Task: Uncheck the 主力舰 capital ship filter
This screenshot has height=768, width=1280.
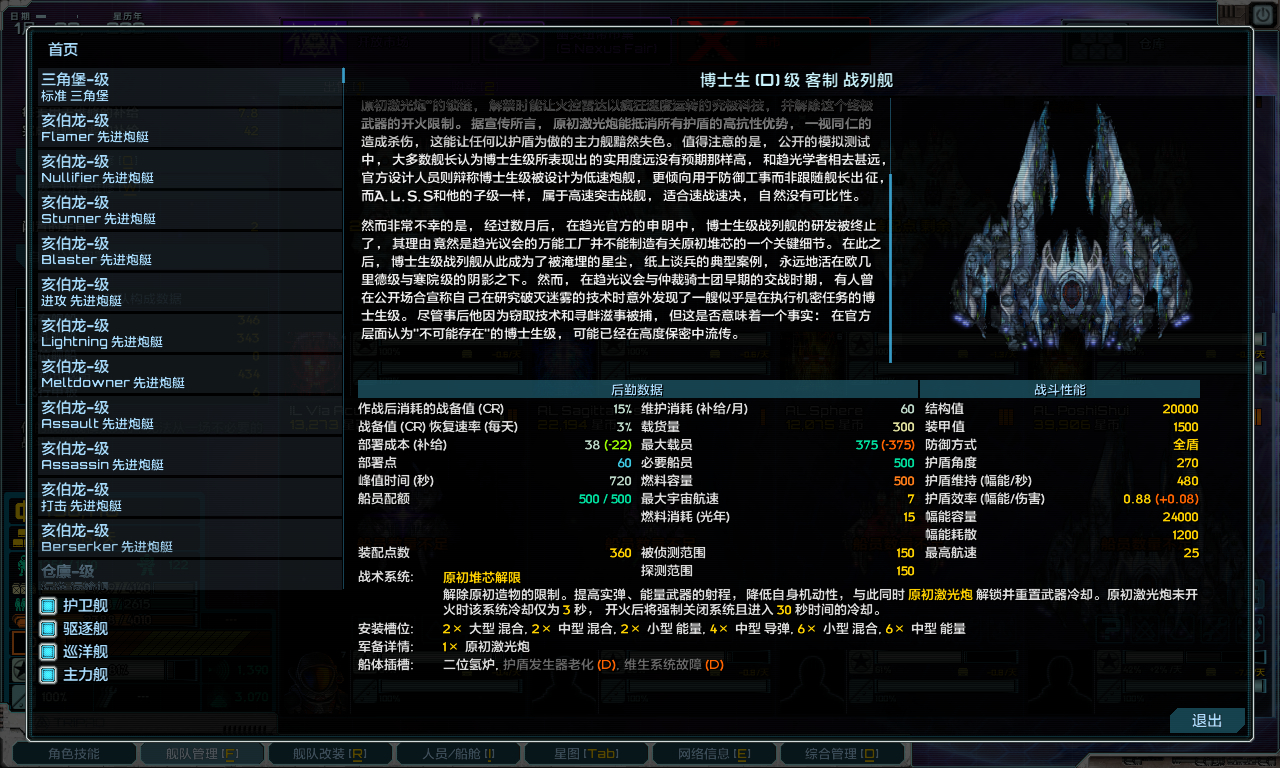Action: click(x=46, y=676)
